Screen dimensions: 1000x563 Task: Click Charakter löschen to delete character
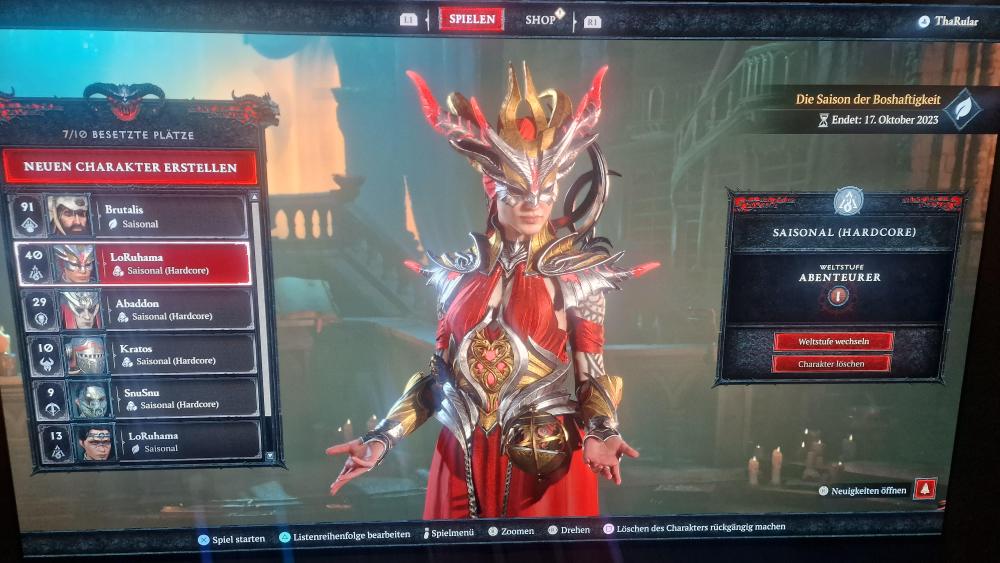(832, 364)
